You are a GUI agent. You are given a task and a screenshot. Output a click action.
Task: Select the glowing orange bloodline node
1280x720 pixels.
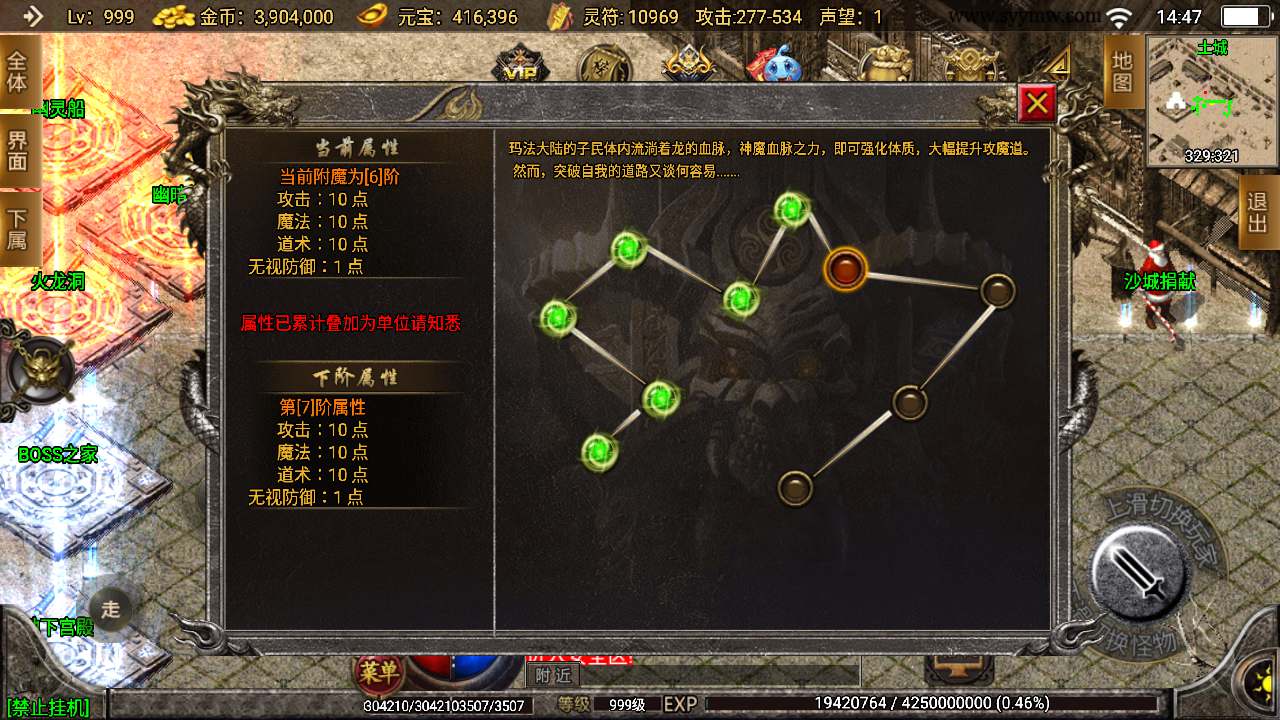[845, 269]
